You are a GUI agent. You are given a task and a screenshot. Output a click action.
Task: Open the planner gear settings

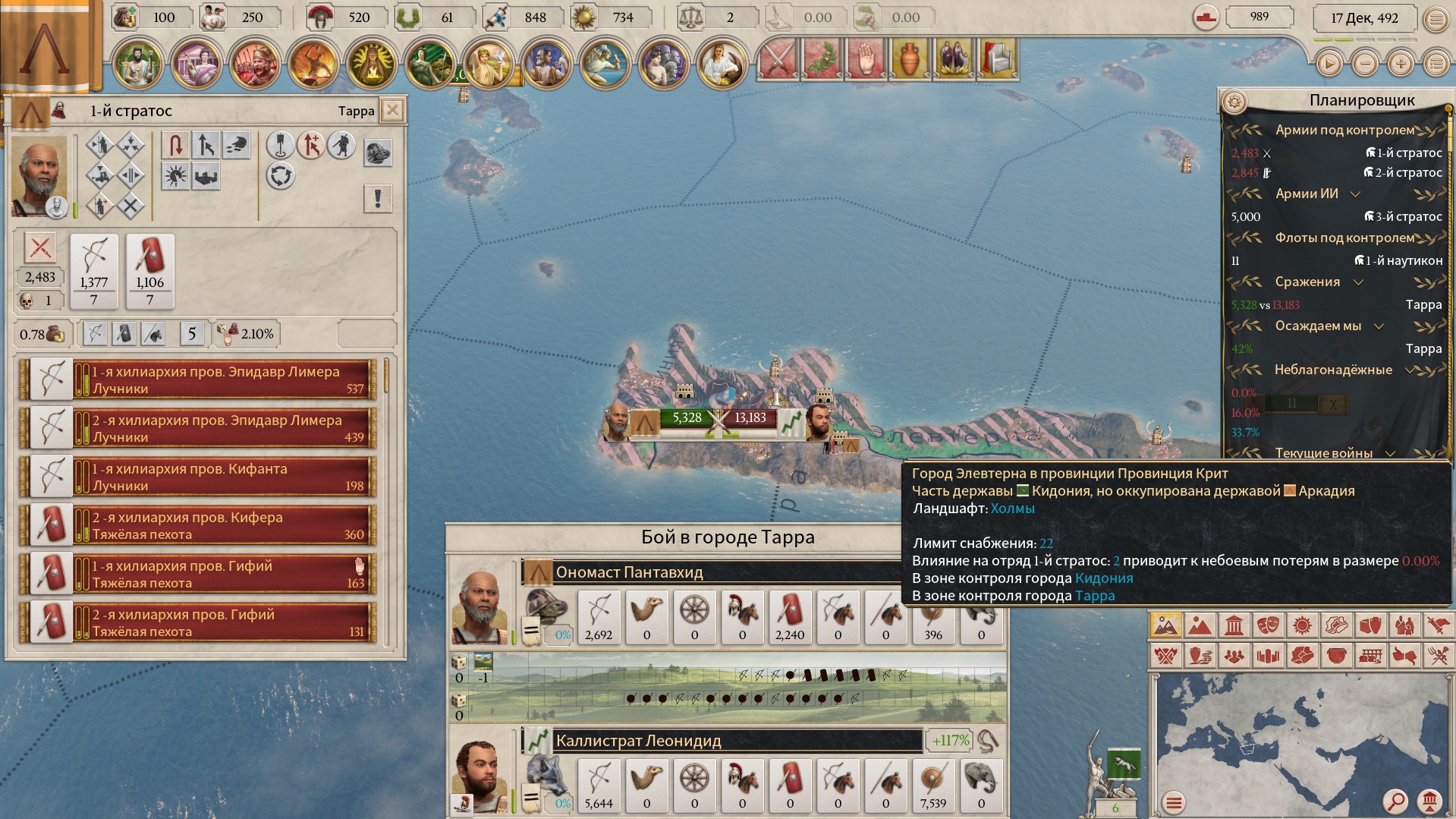1234,101
